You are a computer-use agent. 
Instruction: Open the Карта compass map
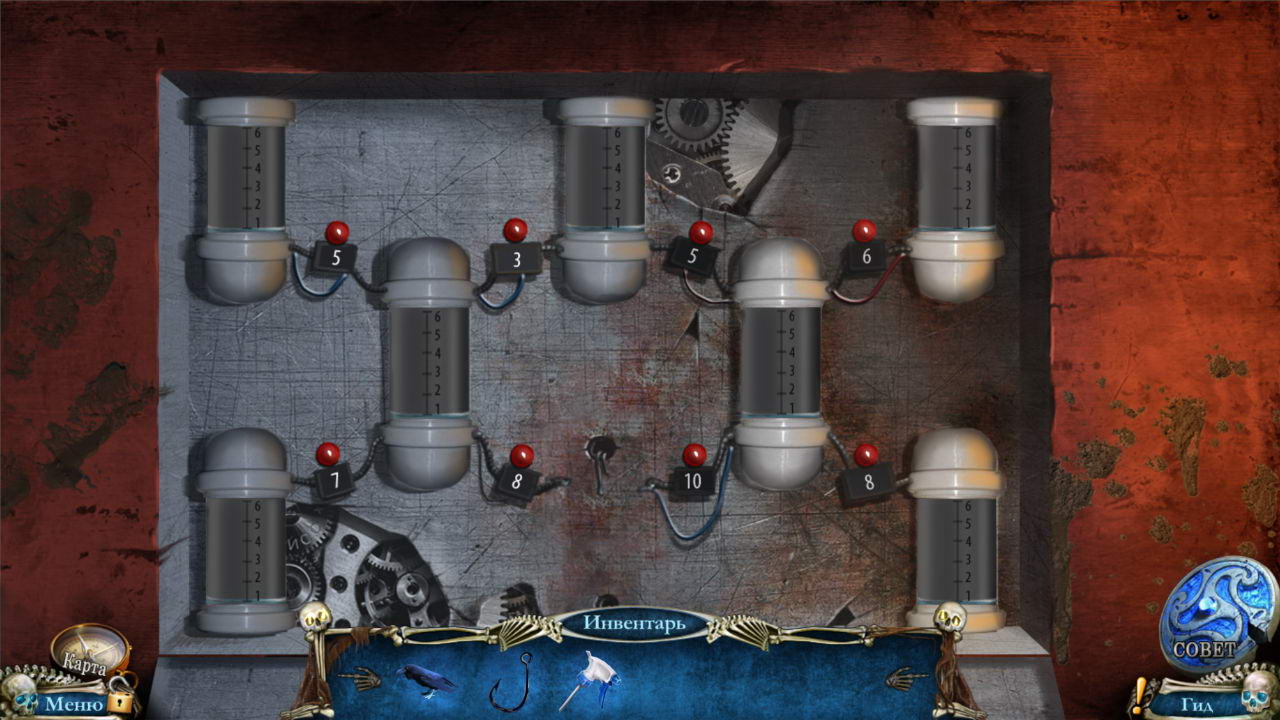[x=88, y=648]
